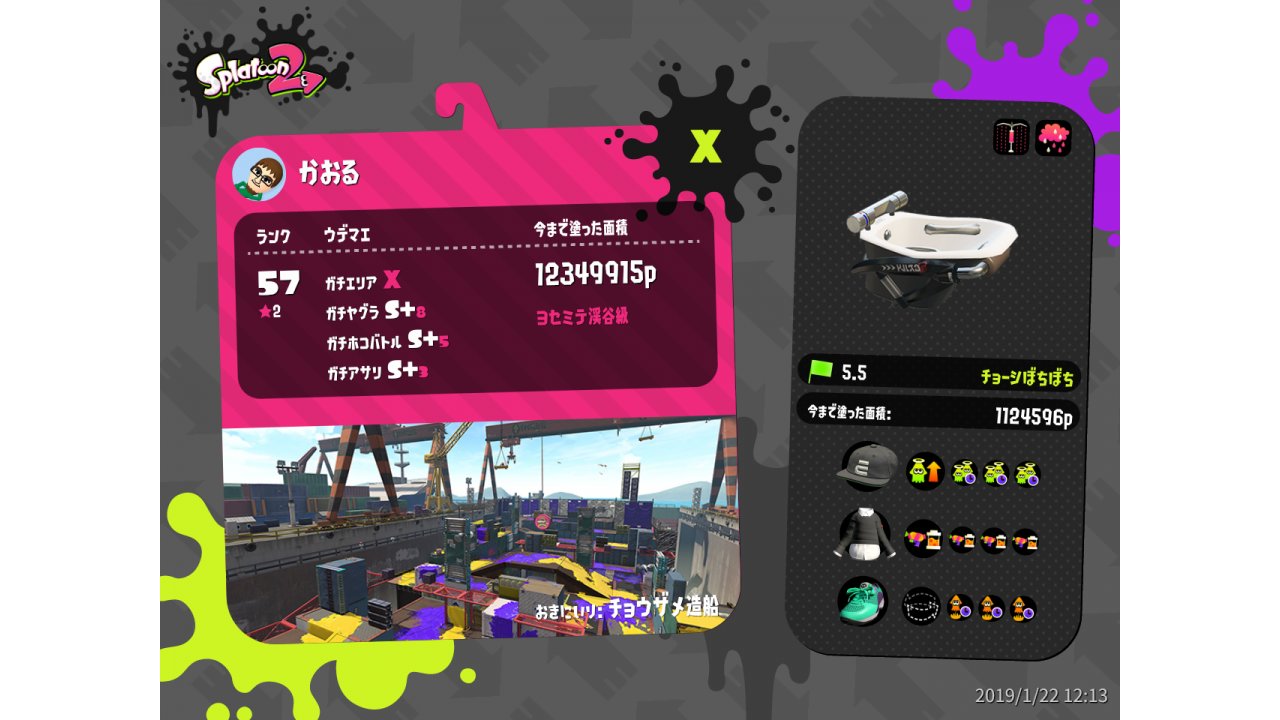The width and height of the screenshot is (1280, 720).
Task: Show the clothing's large ink saver main ability
Action: 923,539
